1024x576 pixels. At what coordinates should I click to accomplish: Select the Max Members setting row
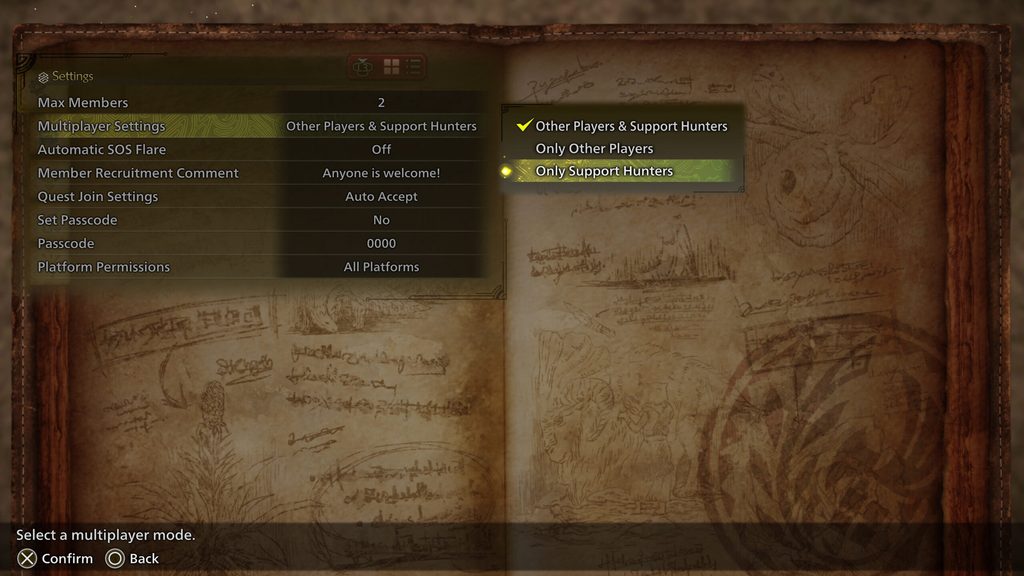(x=258, y=103)
